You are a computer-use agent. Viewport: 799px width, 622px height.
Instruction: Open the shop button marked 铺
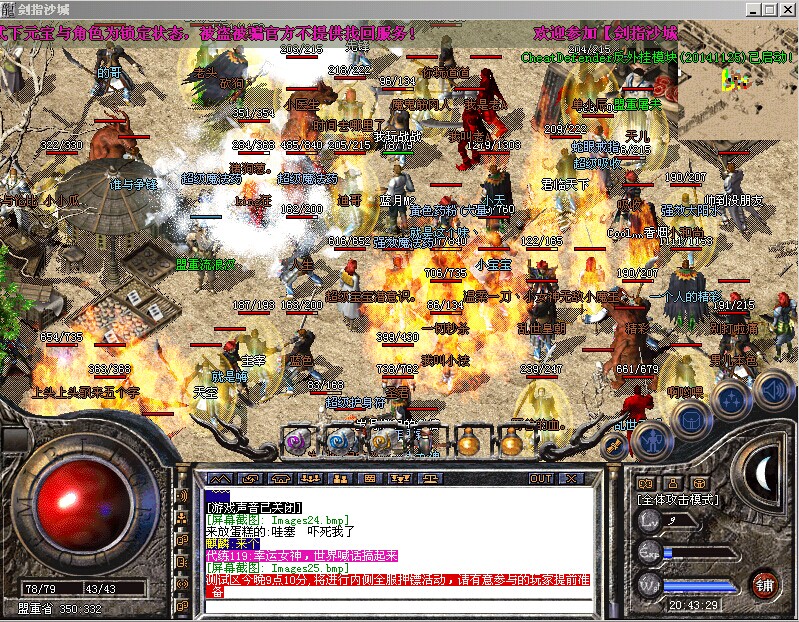click(x=765, y=583)
